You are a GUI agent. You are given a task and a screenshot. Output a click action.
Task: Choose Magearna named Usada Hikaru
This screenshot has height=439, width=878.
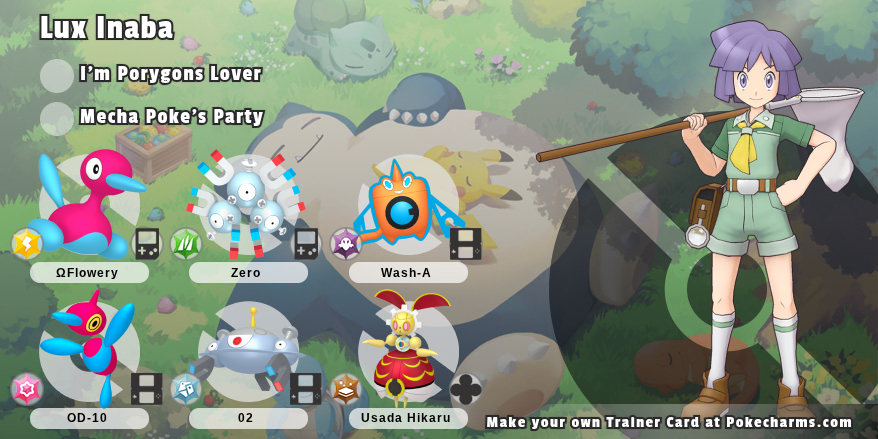[406, 350]
